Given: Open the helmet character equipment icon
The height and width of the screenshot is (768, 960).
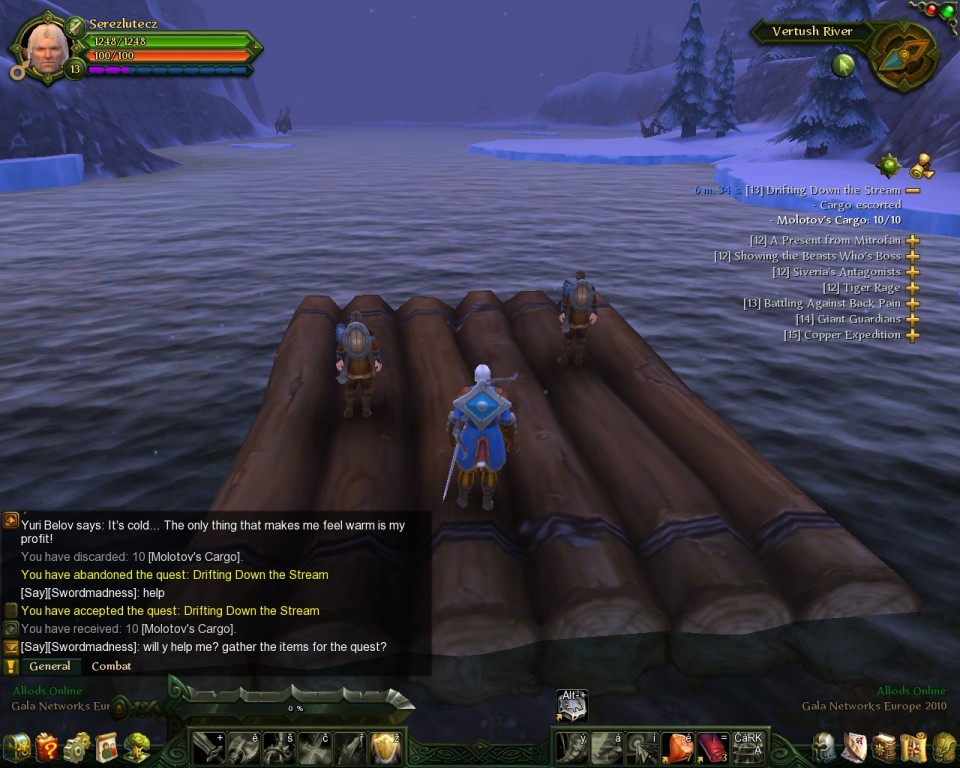Looking at the screenshot, I should coord(823,747).
